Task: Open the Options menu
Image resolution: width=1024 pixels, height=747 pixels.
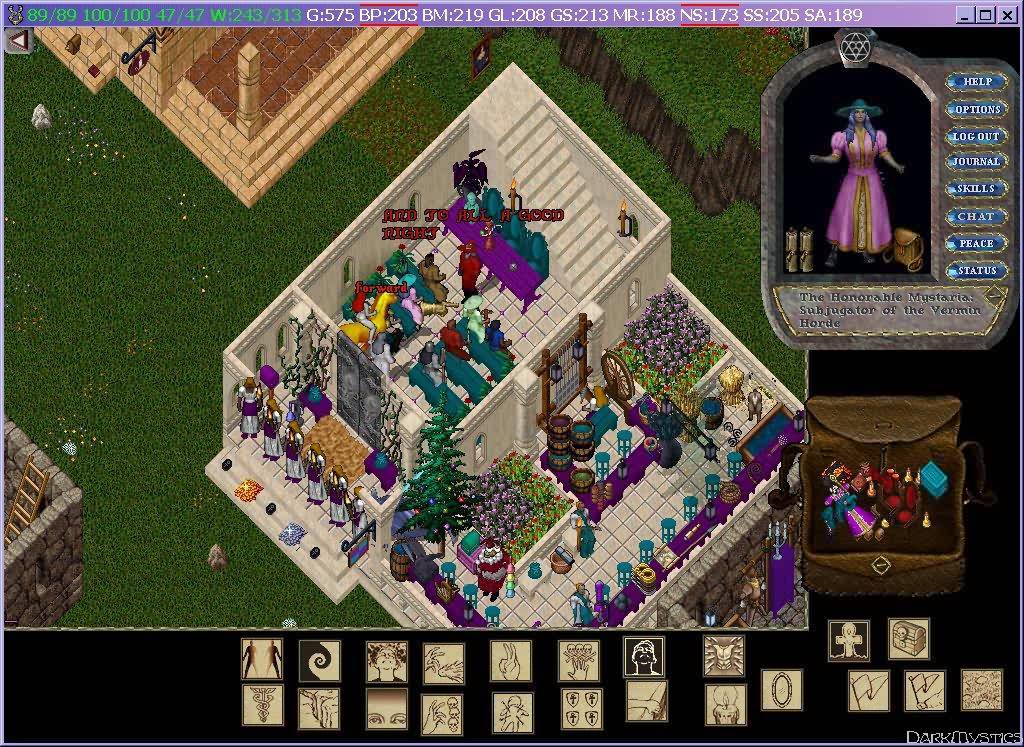Action: coord(977,109)
